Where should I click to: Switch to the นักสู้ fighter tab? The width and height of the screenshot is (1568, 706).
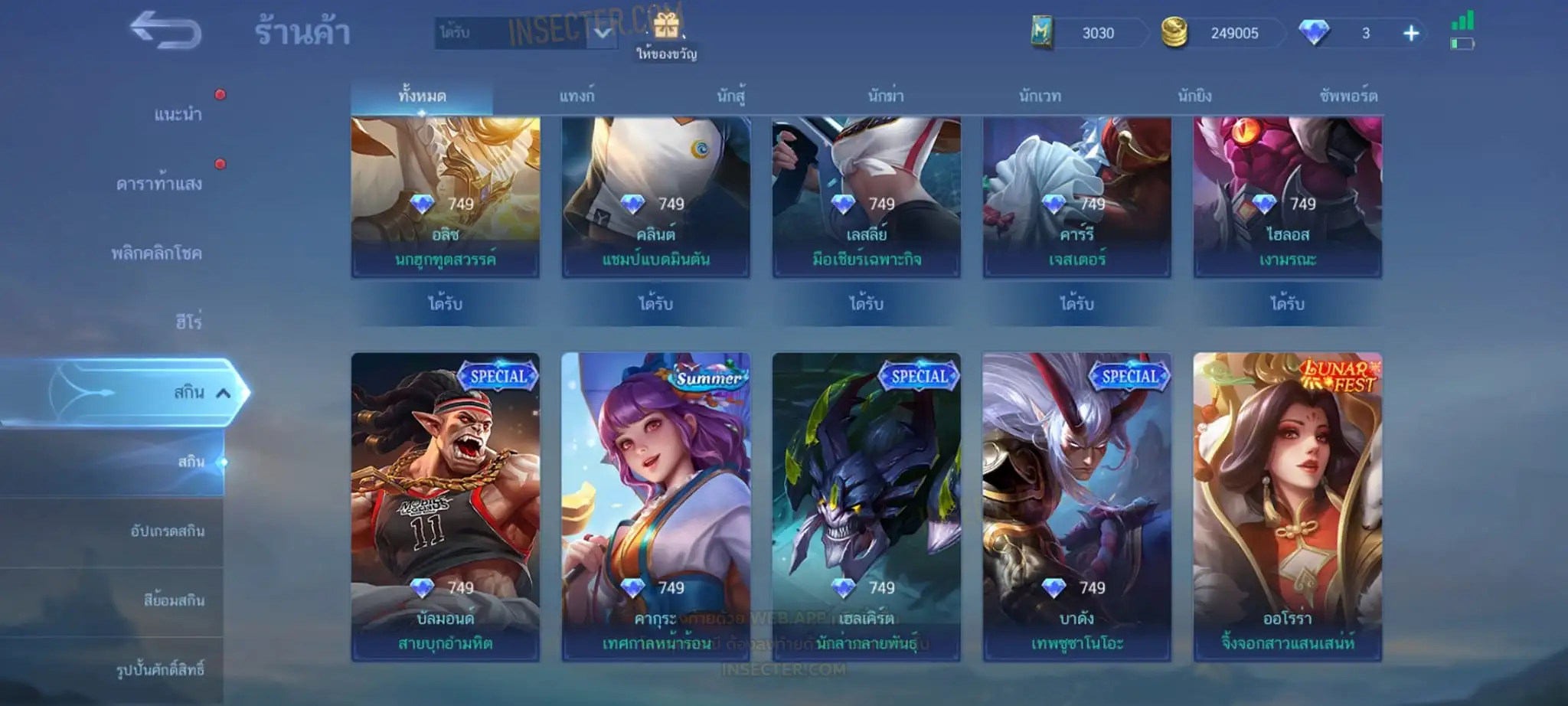(x=731, y=96)
